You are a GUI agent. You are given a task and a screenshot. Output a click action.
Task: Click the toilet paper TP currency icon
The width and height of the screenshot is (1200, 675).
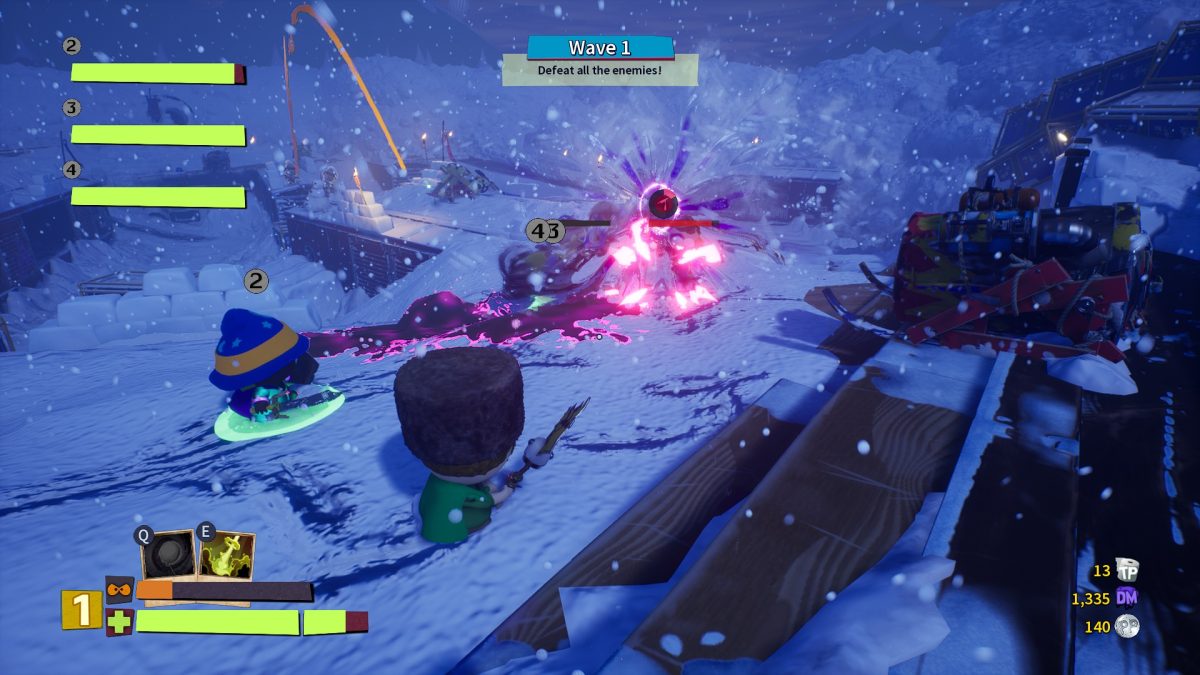pyautogui.click(x=1128, y=571)
